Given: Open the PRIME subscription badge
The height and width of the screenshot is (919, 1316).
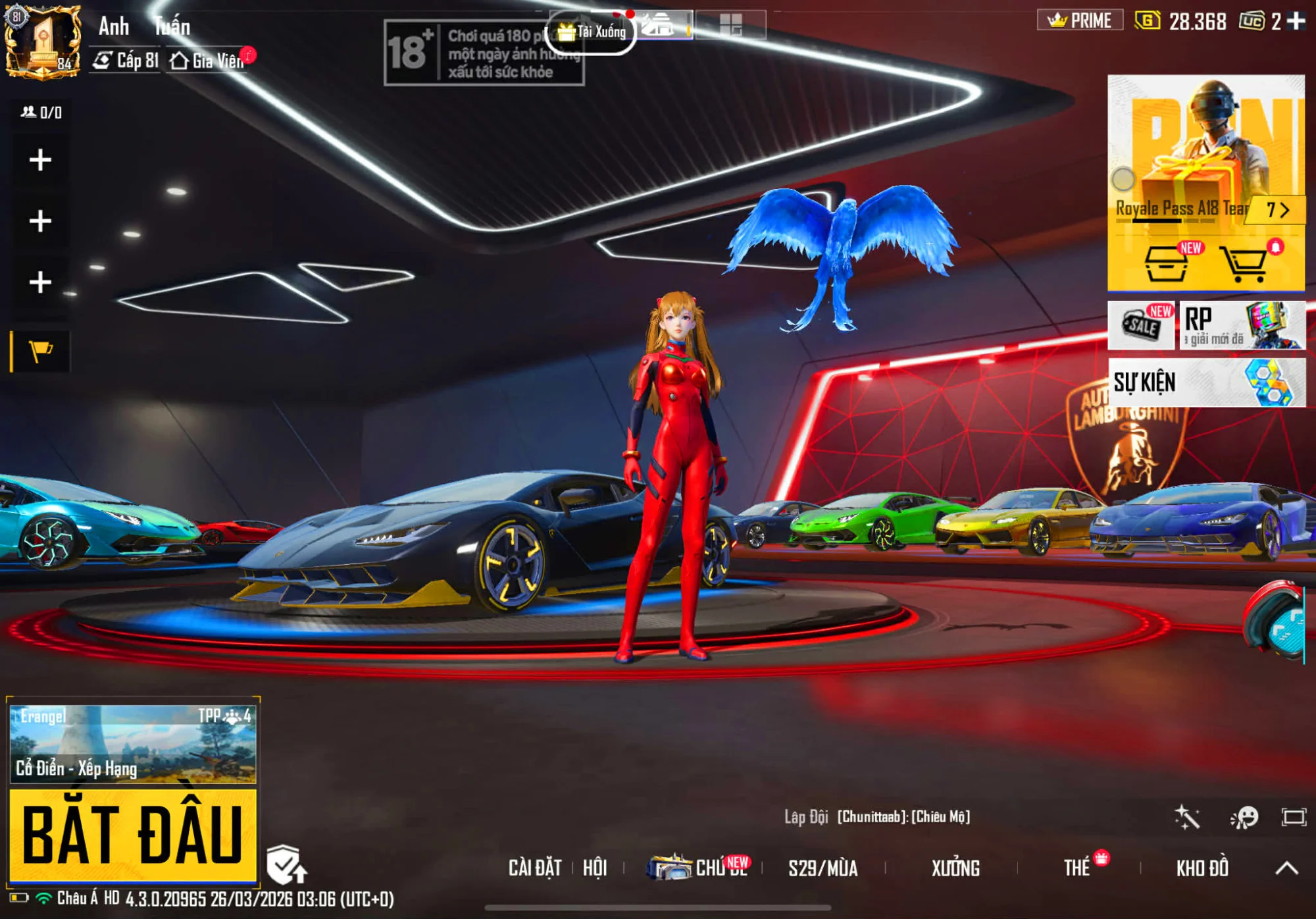Looking at the screenshot, I should 1080,20.
